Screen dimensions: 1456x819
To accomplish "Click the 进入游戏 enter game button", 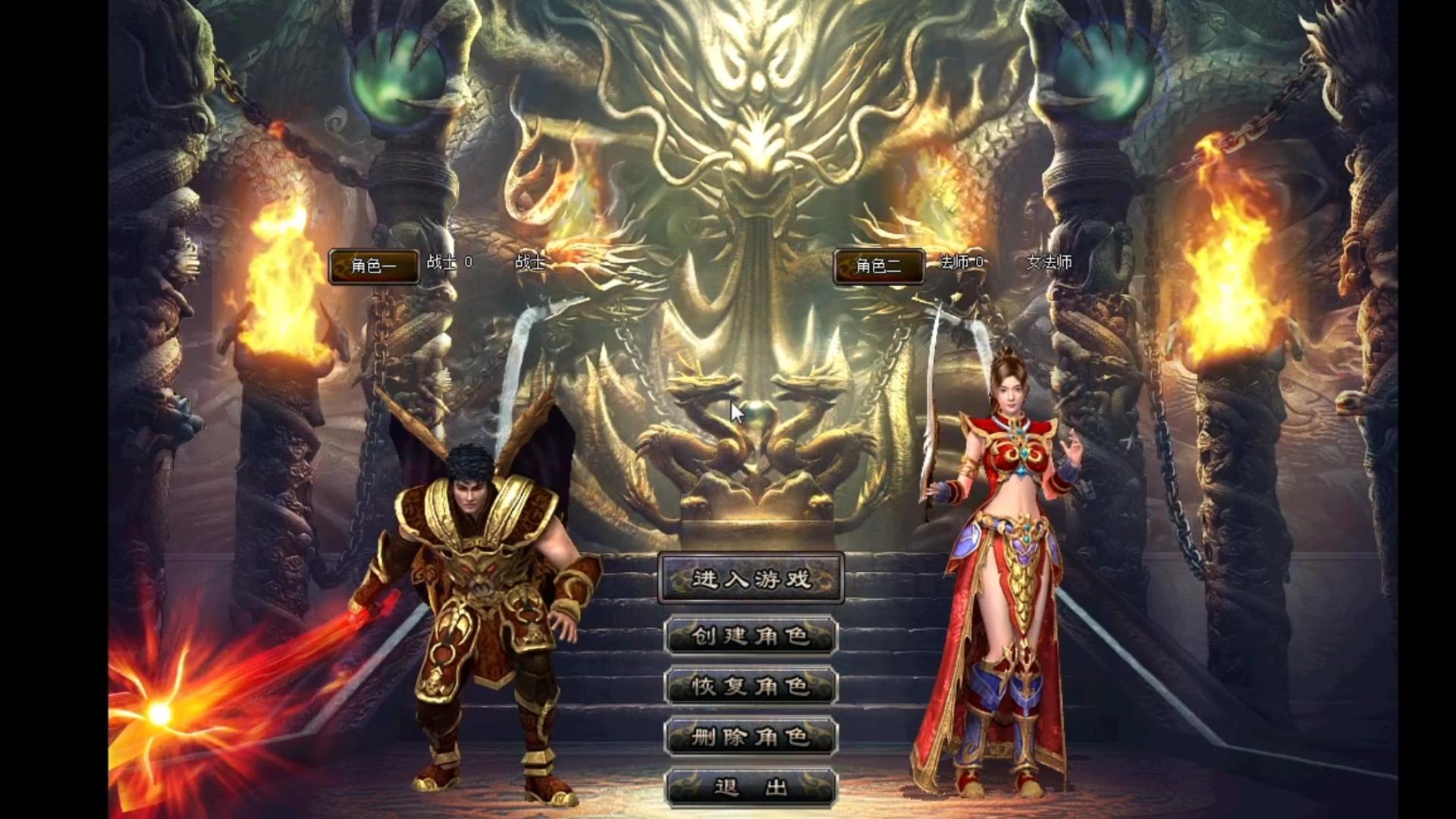I will click(751, 579).
